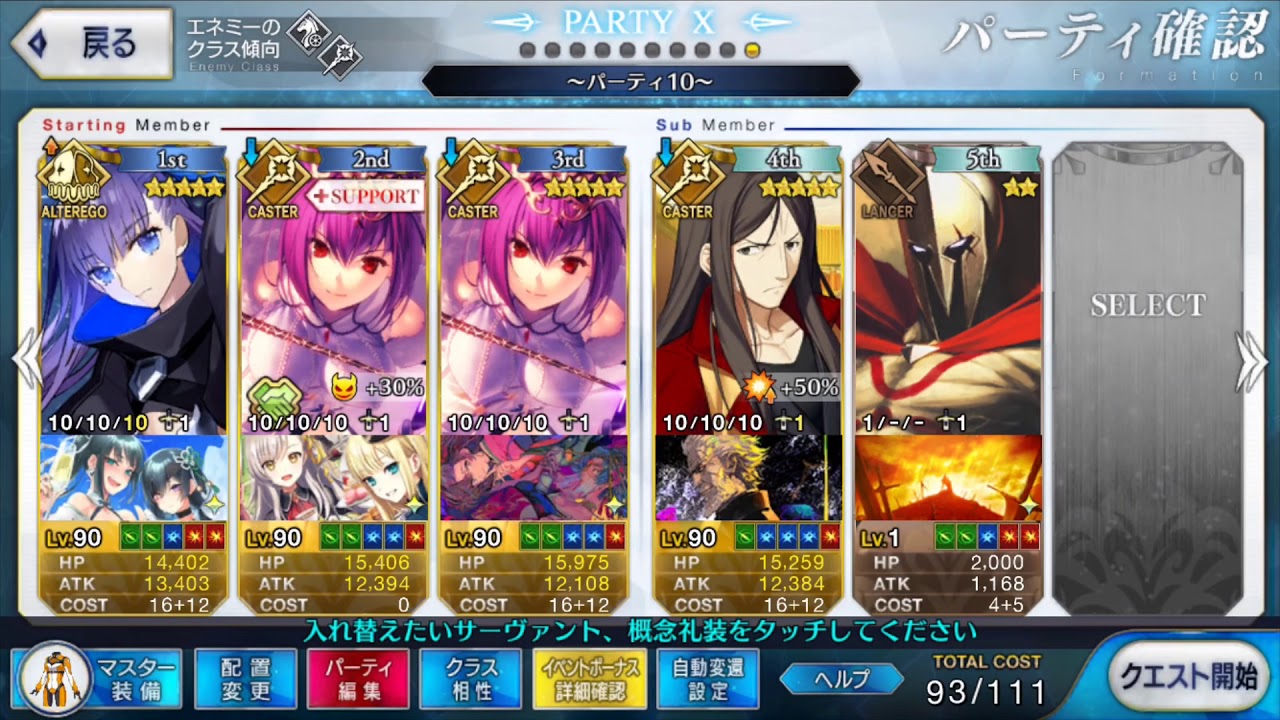
Task: Open 配置変更 formation change
Action: click(x=245, y=678)
